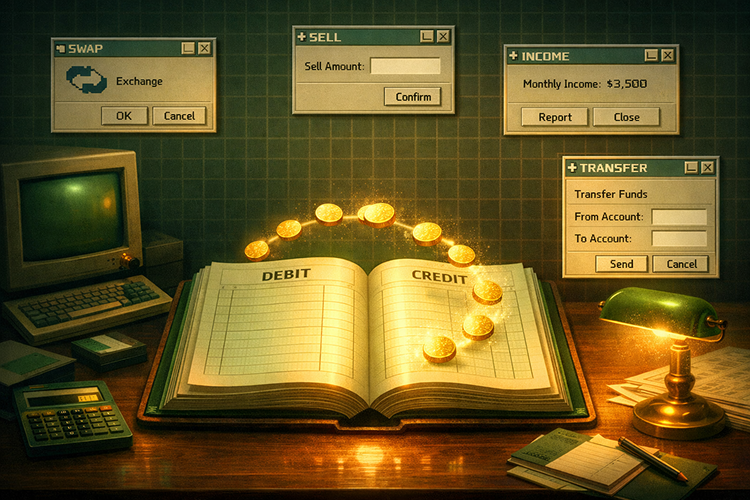The height and width of the screenshot is (500, 750).
Task: Confirm the sell amount
Action: click(x=412, y=97)
